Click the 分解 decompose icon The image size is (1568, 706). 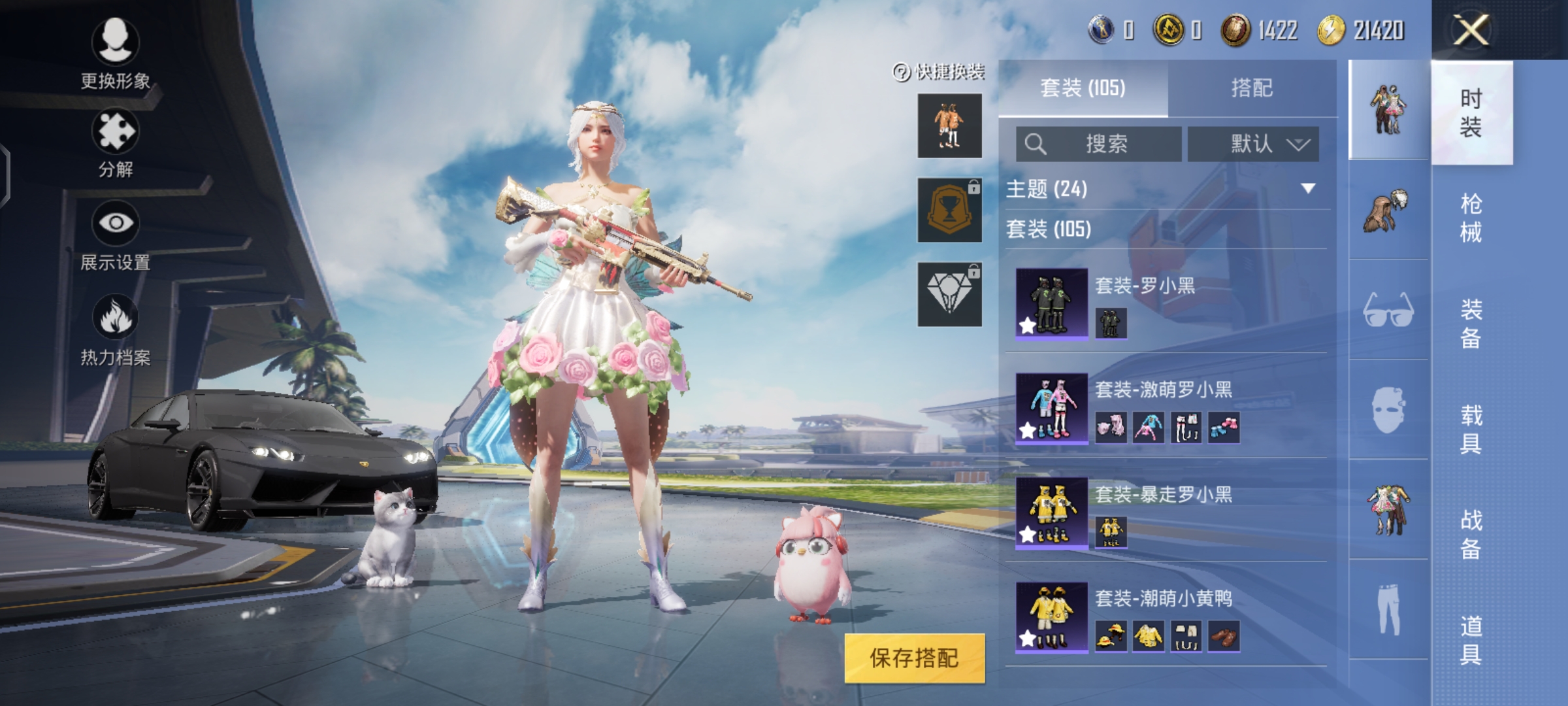(x=115, y=131)
